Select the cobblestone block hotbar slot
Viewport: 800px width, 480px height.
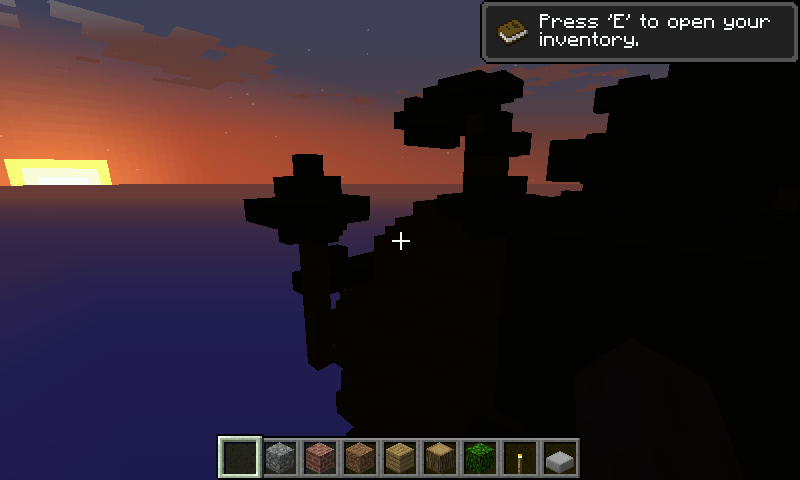click(x=280, y=458)
